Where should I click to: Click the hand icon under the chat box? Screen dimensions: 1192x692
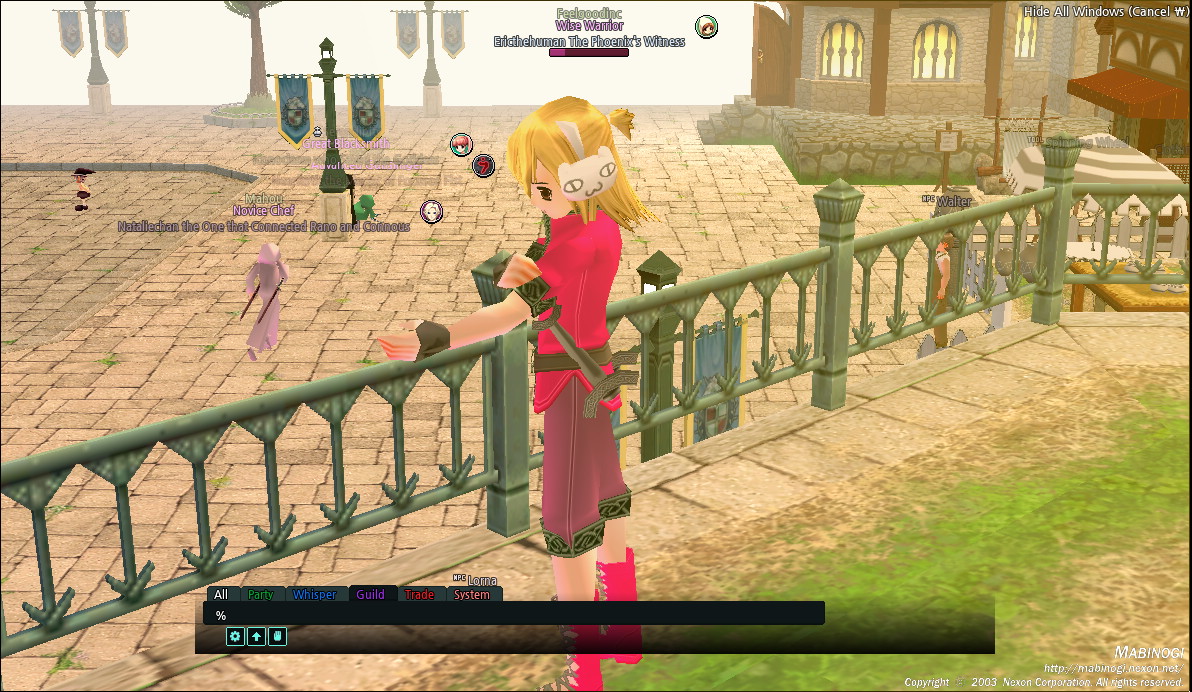coord(277,636)
